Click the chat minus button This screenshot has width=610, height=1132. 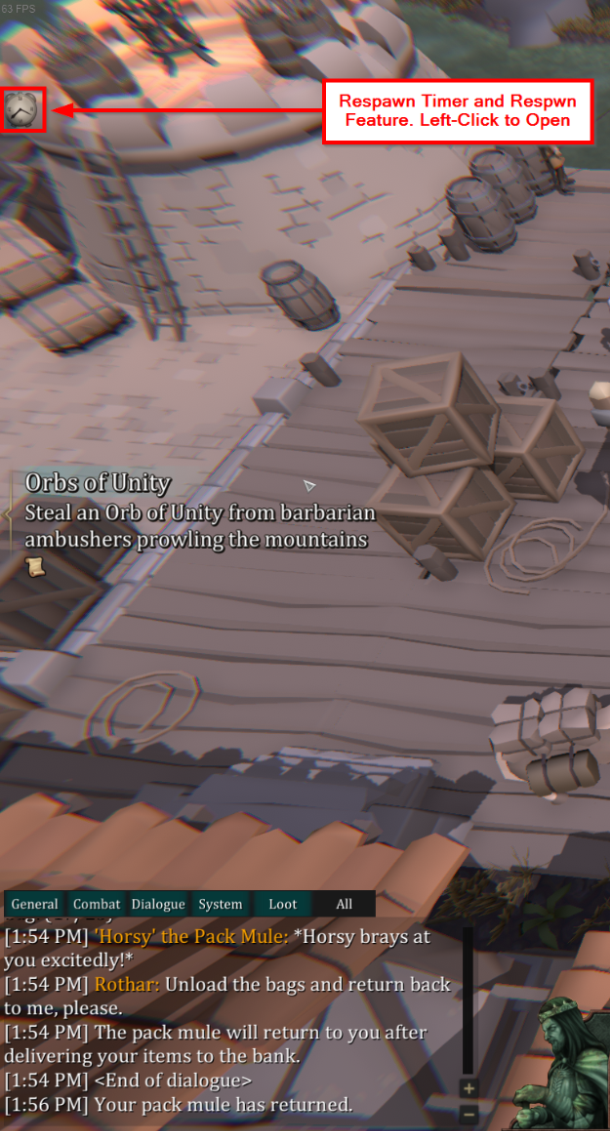pyautogui.click(x=469, y=1112)
